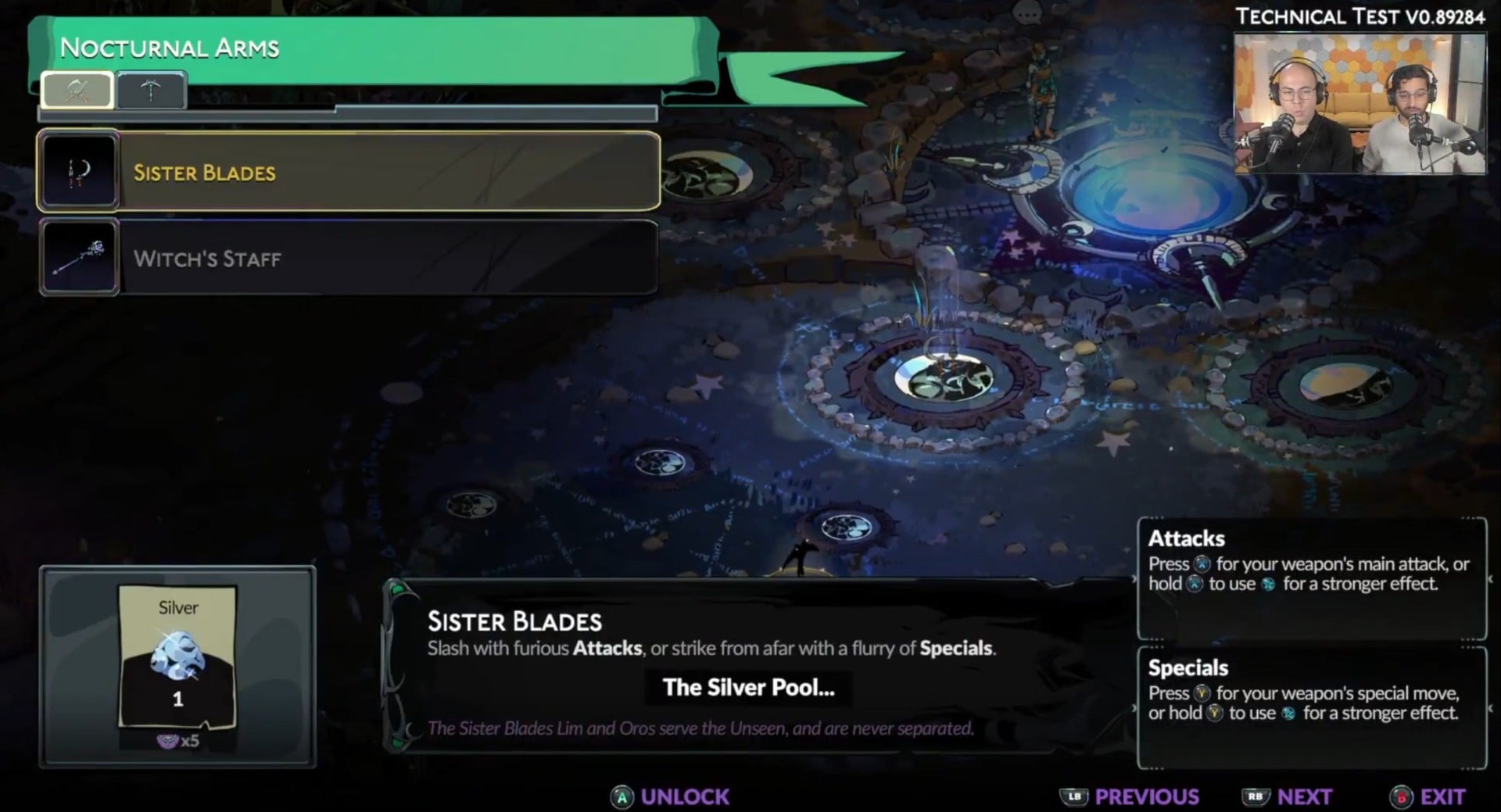1501x812 pixels.
Task: Click the weapon collection progress bar
Action: [x=346, y=114]
